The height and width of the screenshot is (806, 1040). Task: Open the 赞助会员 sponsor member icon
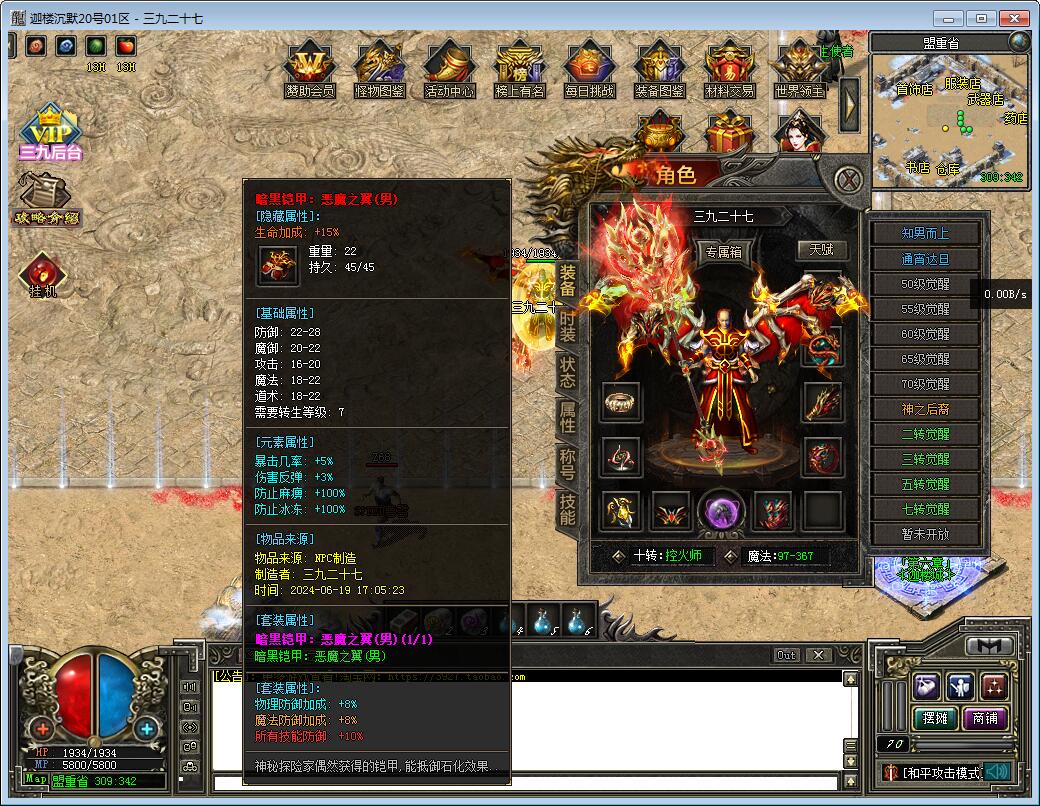pyautogui.click(x=310, y=68)
